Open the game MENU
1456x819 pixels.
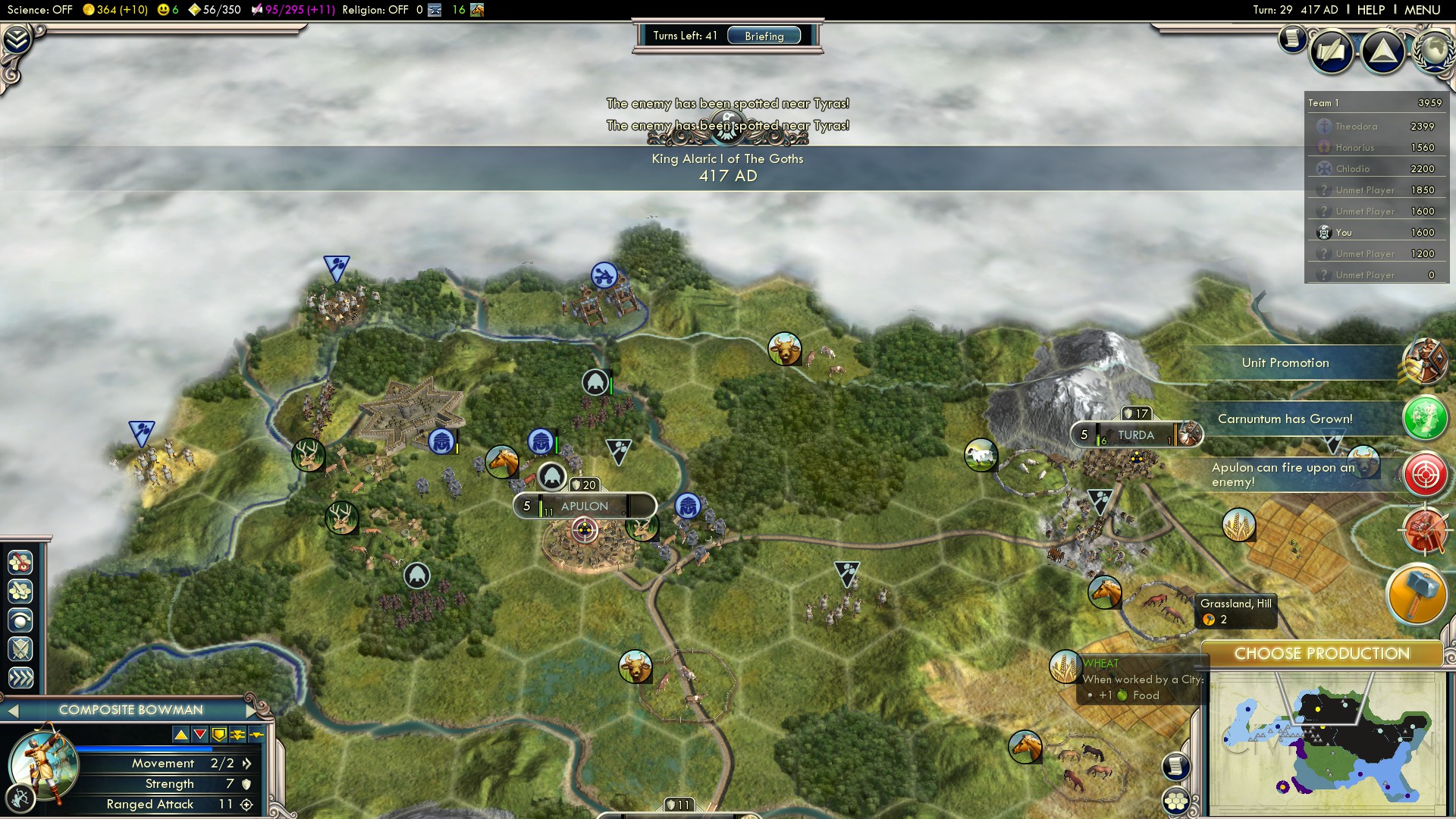pyautogui.click(x=1422, y=10)
